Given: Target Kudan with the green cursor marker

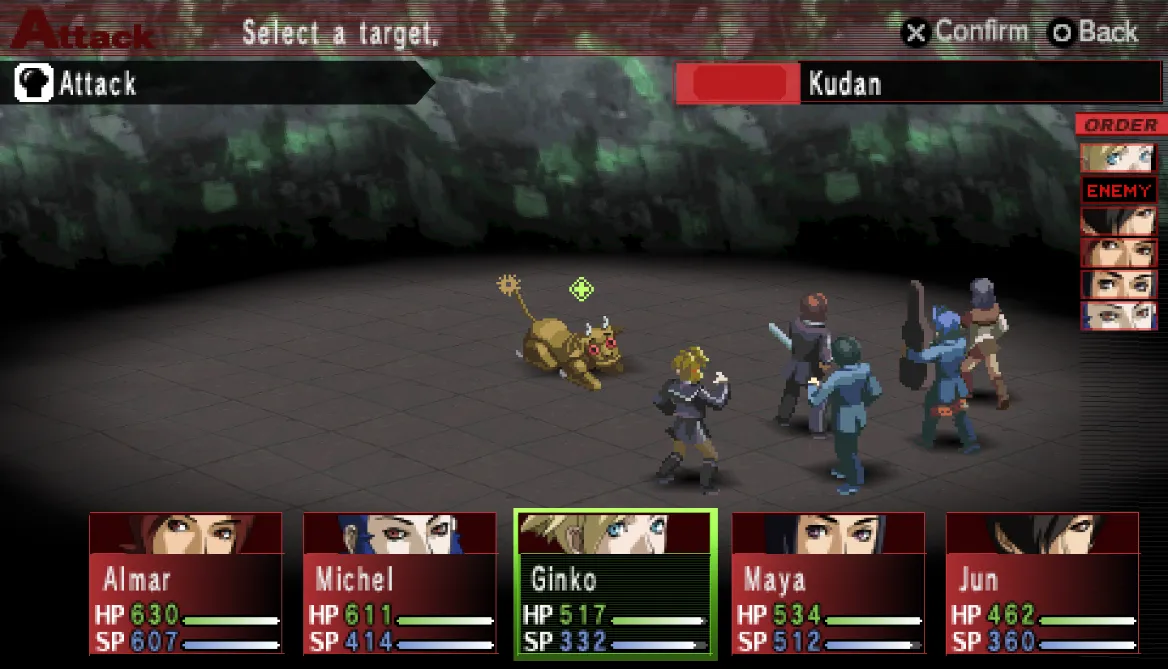Looking at the screenshot, I should [x=581, y=290].
